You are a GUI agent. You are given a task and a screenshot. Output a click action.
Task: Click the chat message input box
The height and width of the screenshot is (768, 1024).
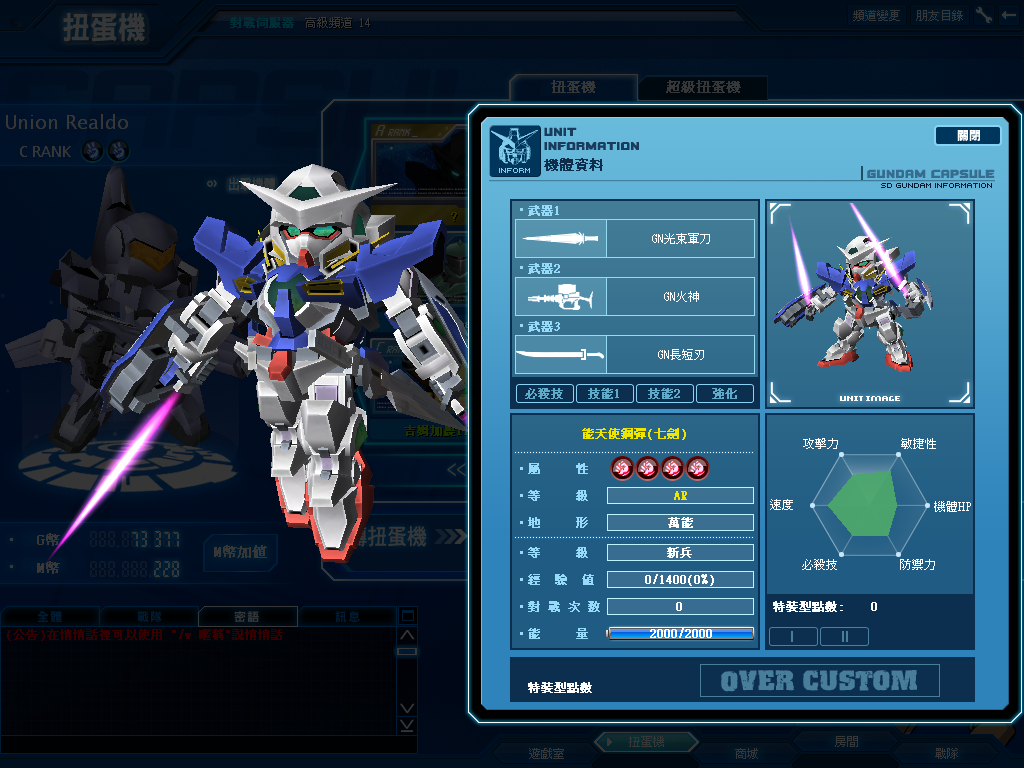click(x=200, y=743)
